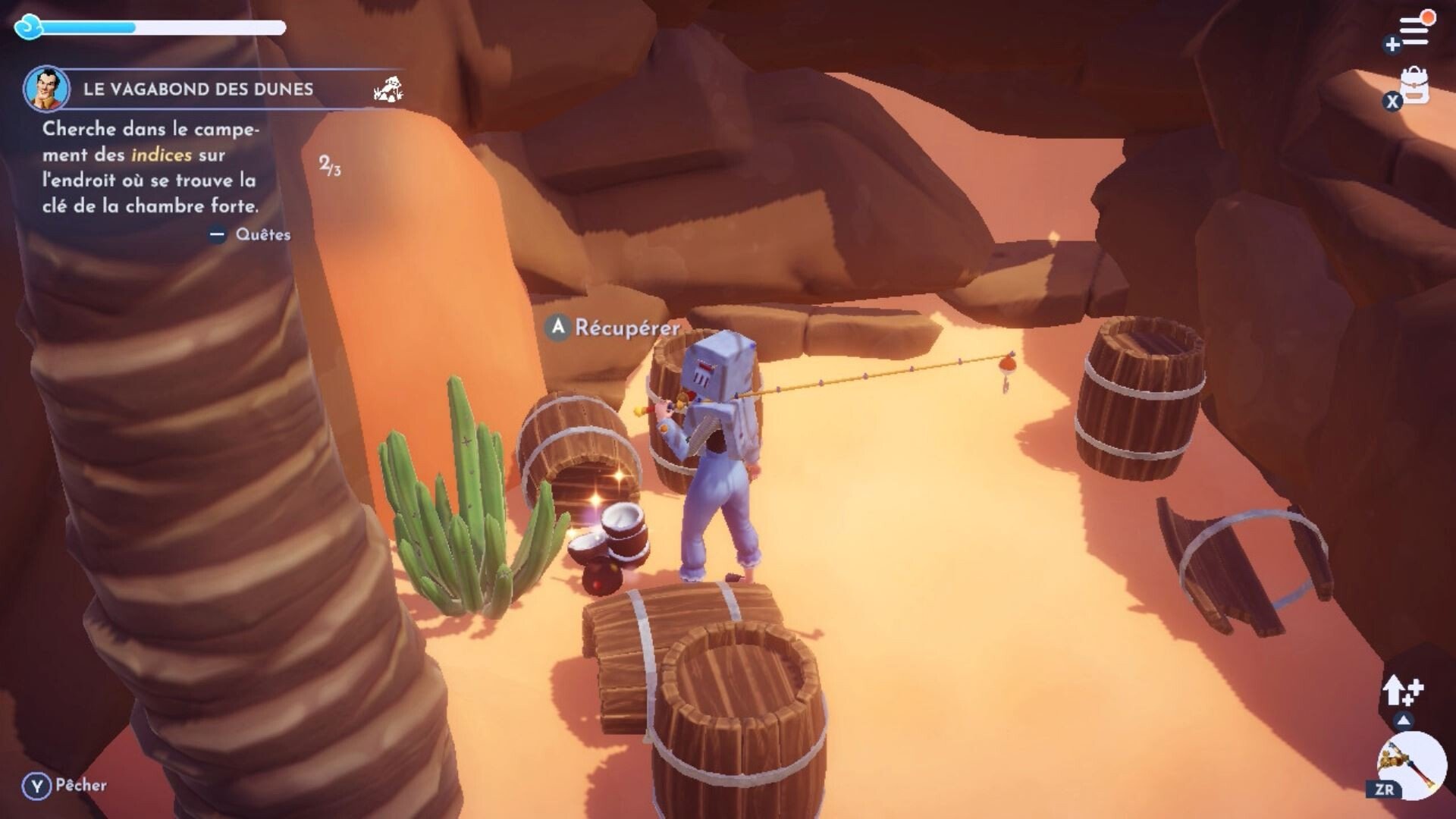Viewport: 1456px width, 819px height.
Task: Click the footprints quest tracking icon
Action: (388, 89)
